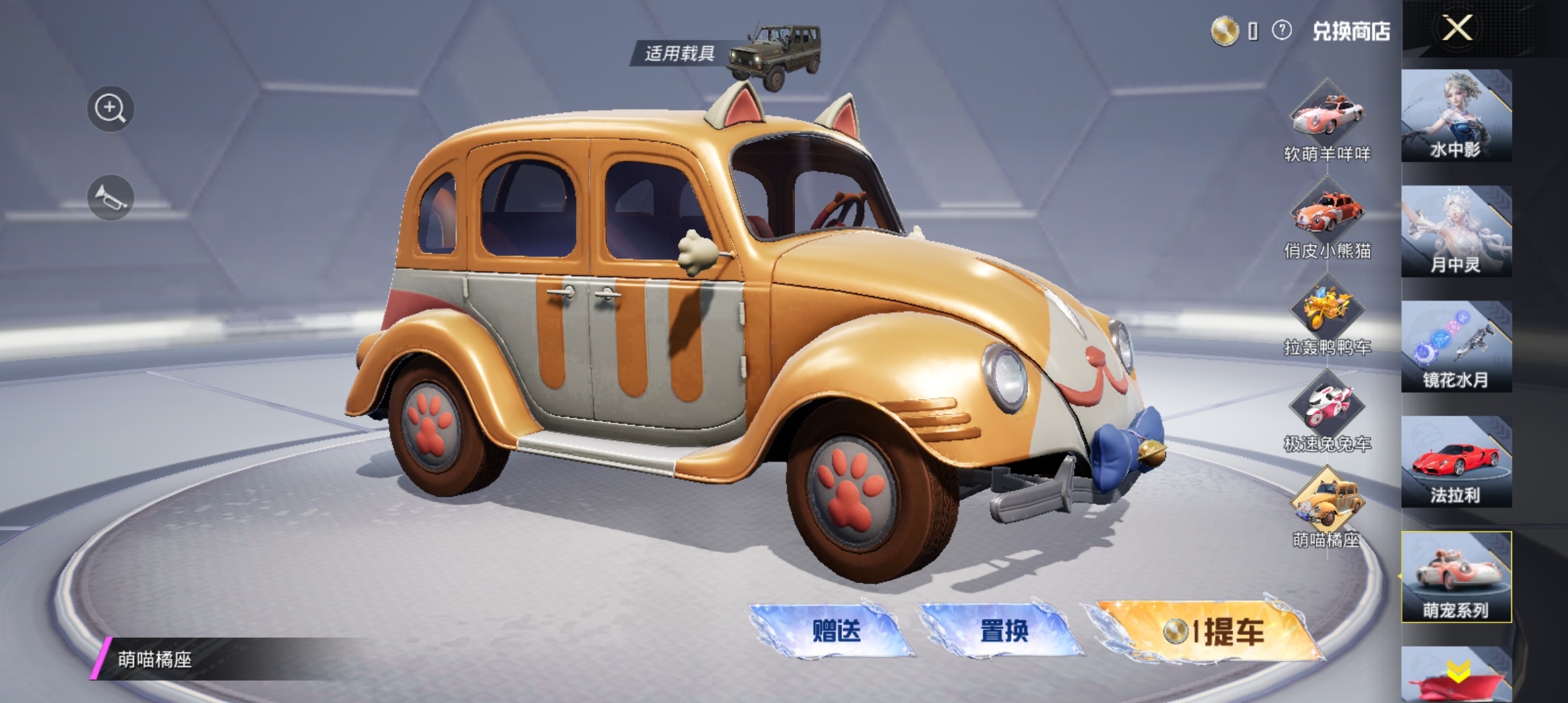Close the vehicle showcase screen
1568x703 pixels.
pos(1457,29)
